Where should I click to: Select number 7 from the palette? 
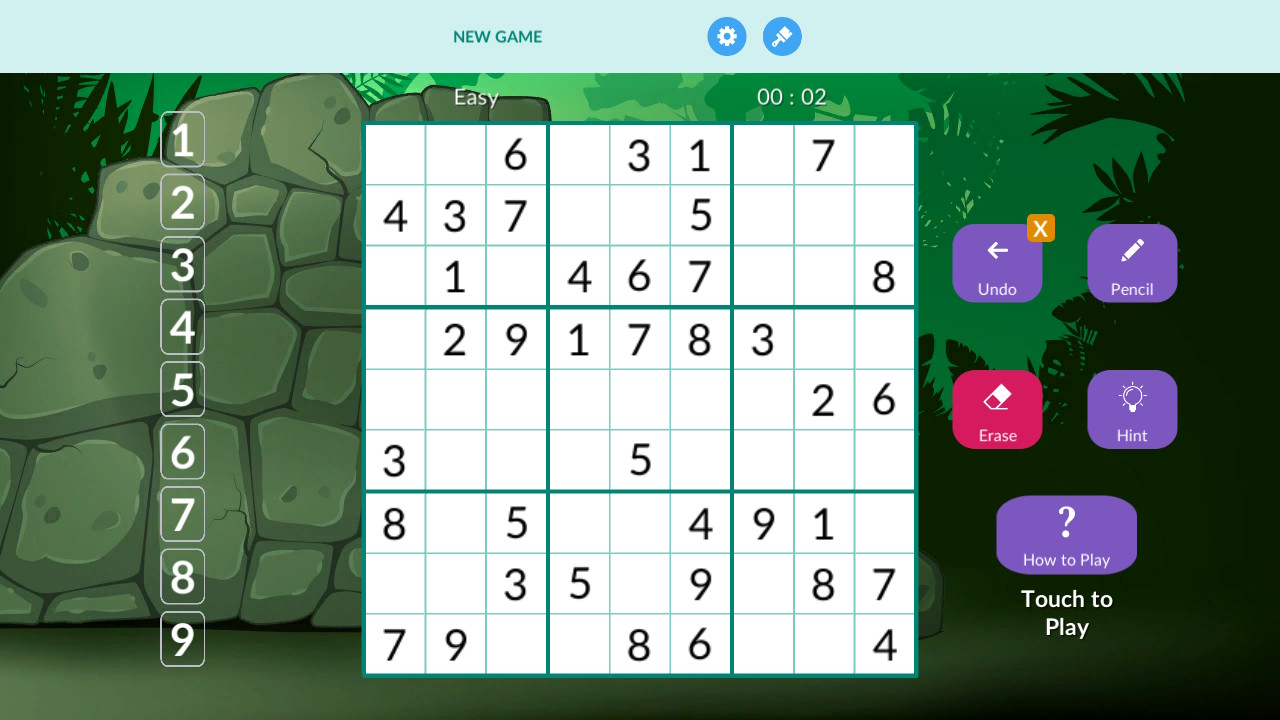[182, 514]
